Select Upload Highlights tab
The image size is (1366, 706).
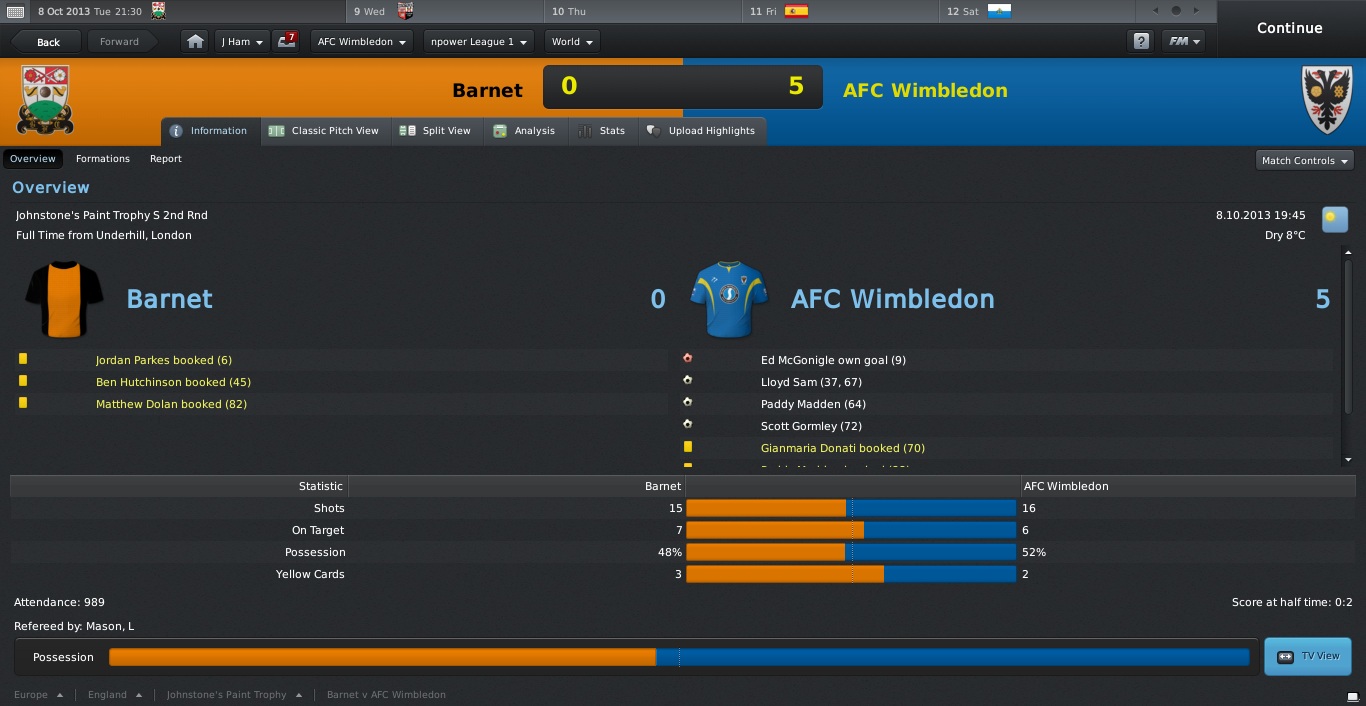pyautogui.click(x=701, y=131)
